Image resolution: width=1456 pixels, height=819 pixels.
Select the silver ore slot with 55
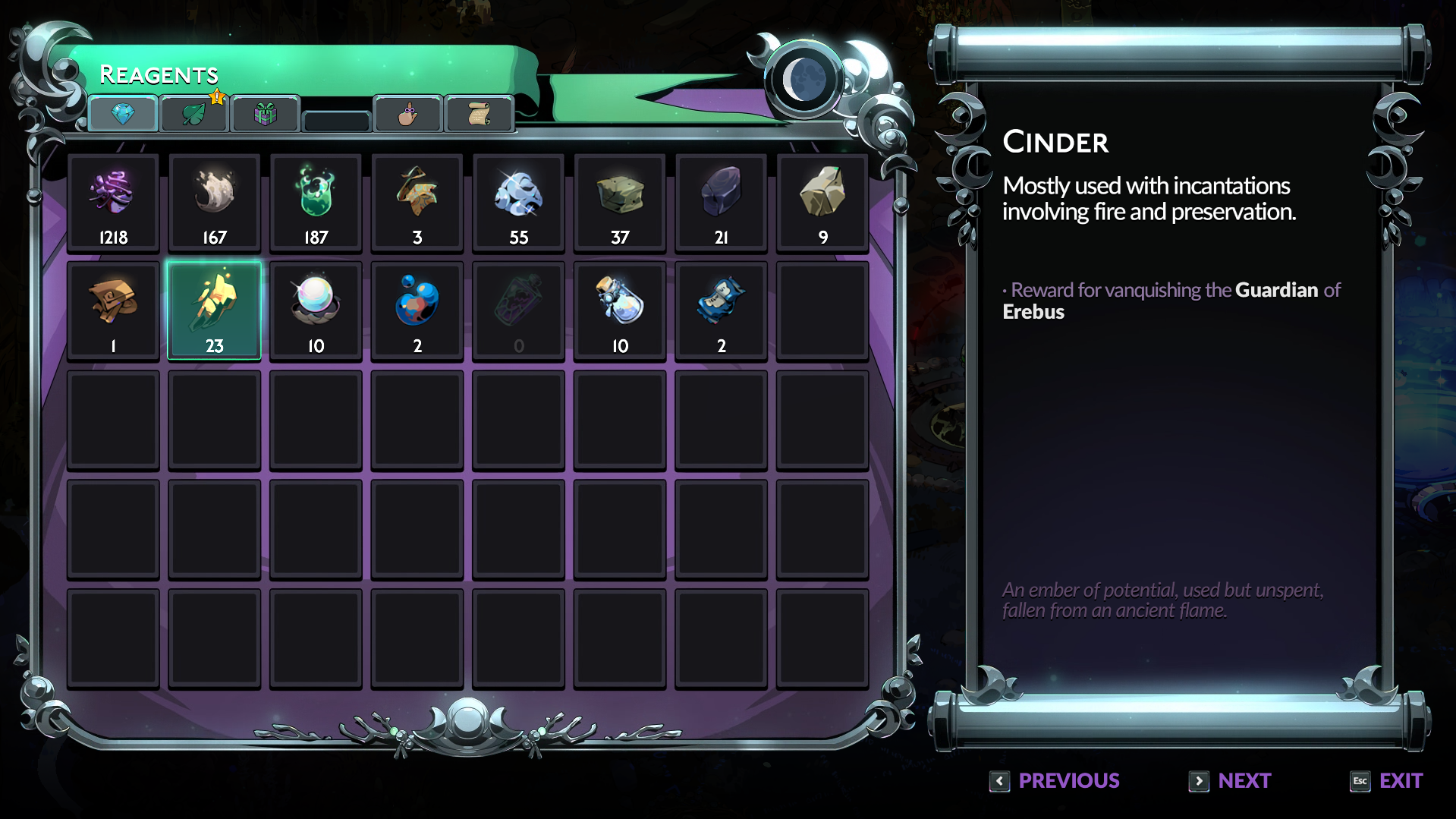click(x=519, y=203)
